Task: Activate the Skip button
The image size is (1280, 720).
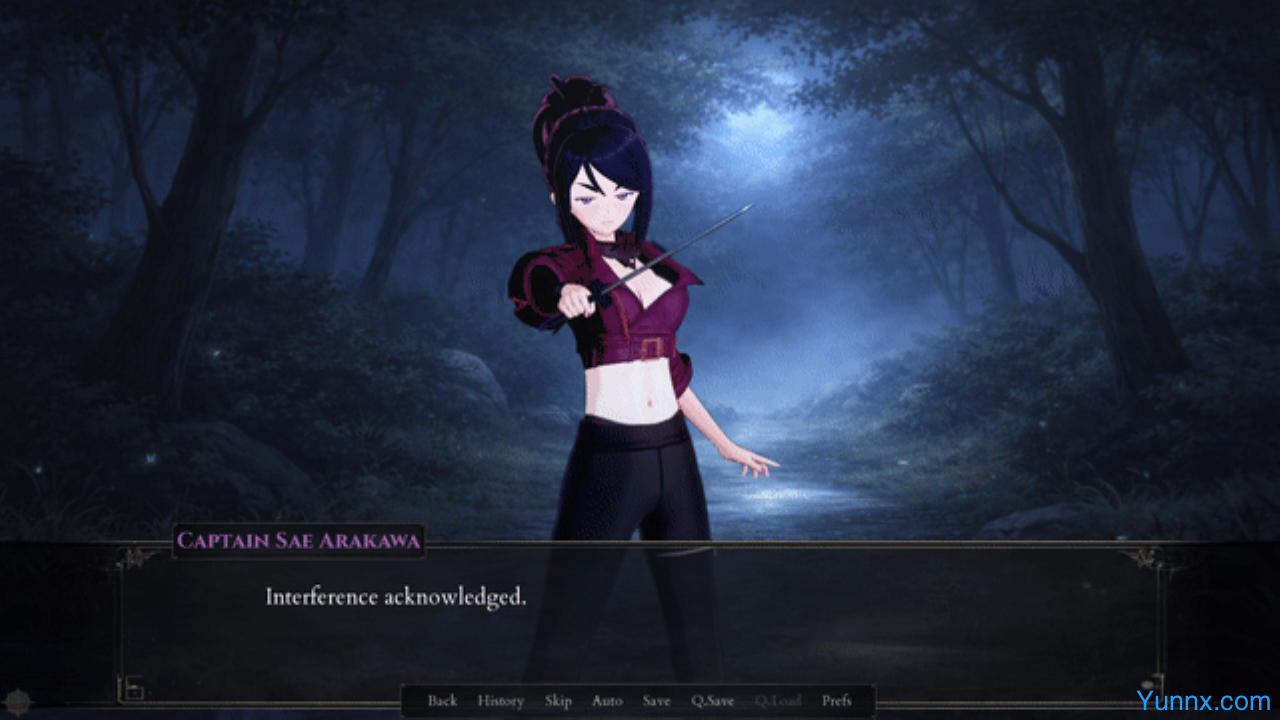Action: tap(558, 701)
